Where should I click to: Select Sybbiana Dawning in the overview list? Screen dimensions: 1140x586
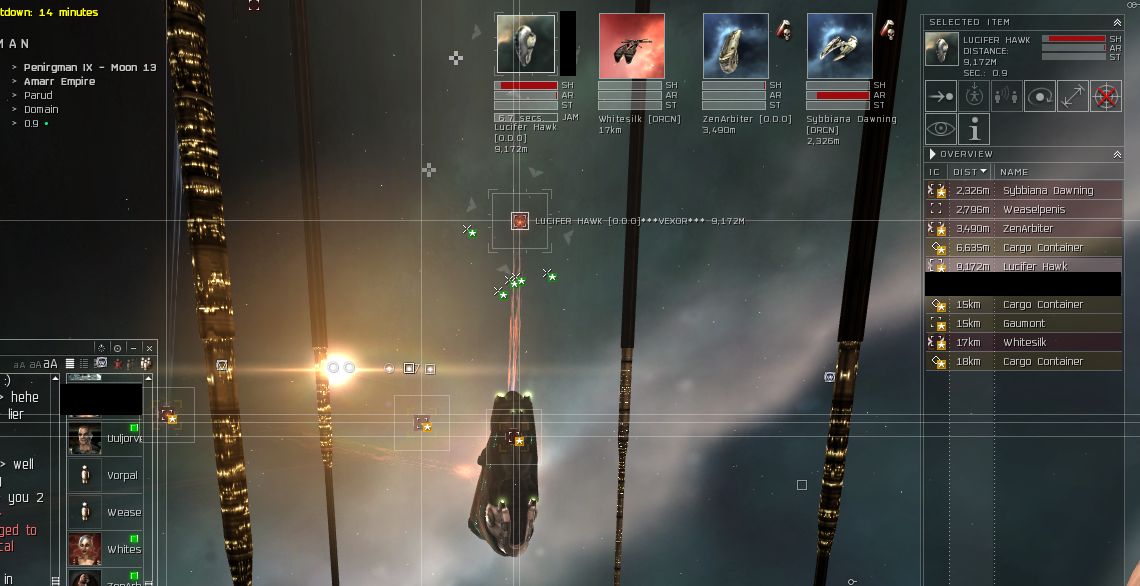click(x=1047, y=190)
